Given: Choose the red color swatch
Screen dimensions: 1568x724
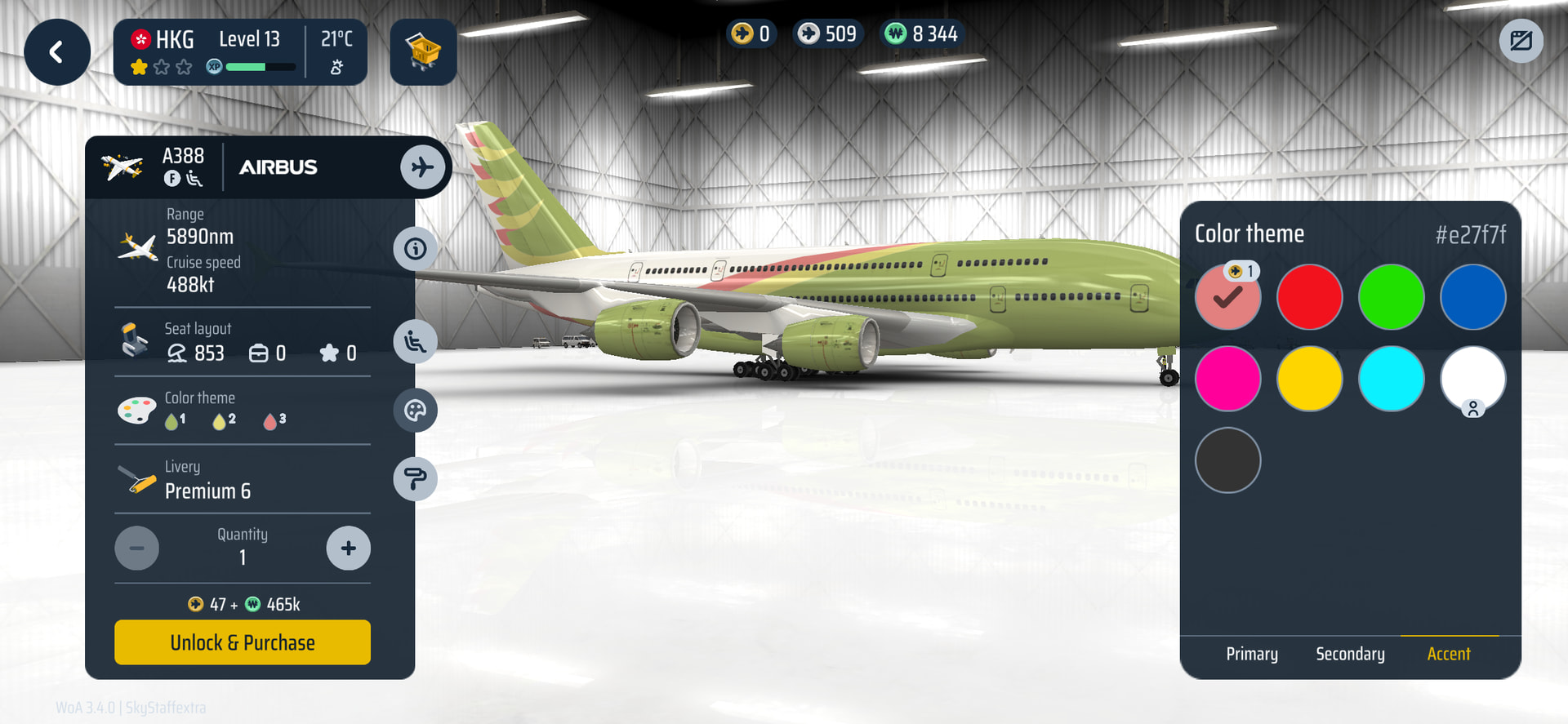Looking at the screenshot, I should [1309, 297].
